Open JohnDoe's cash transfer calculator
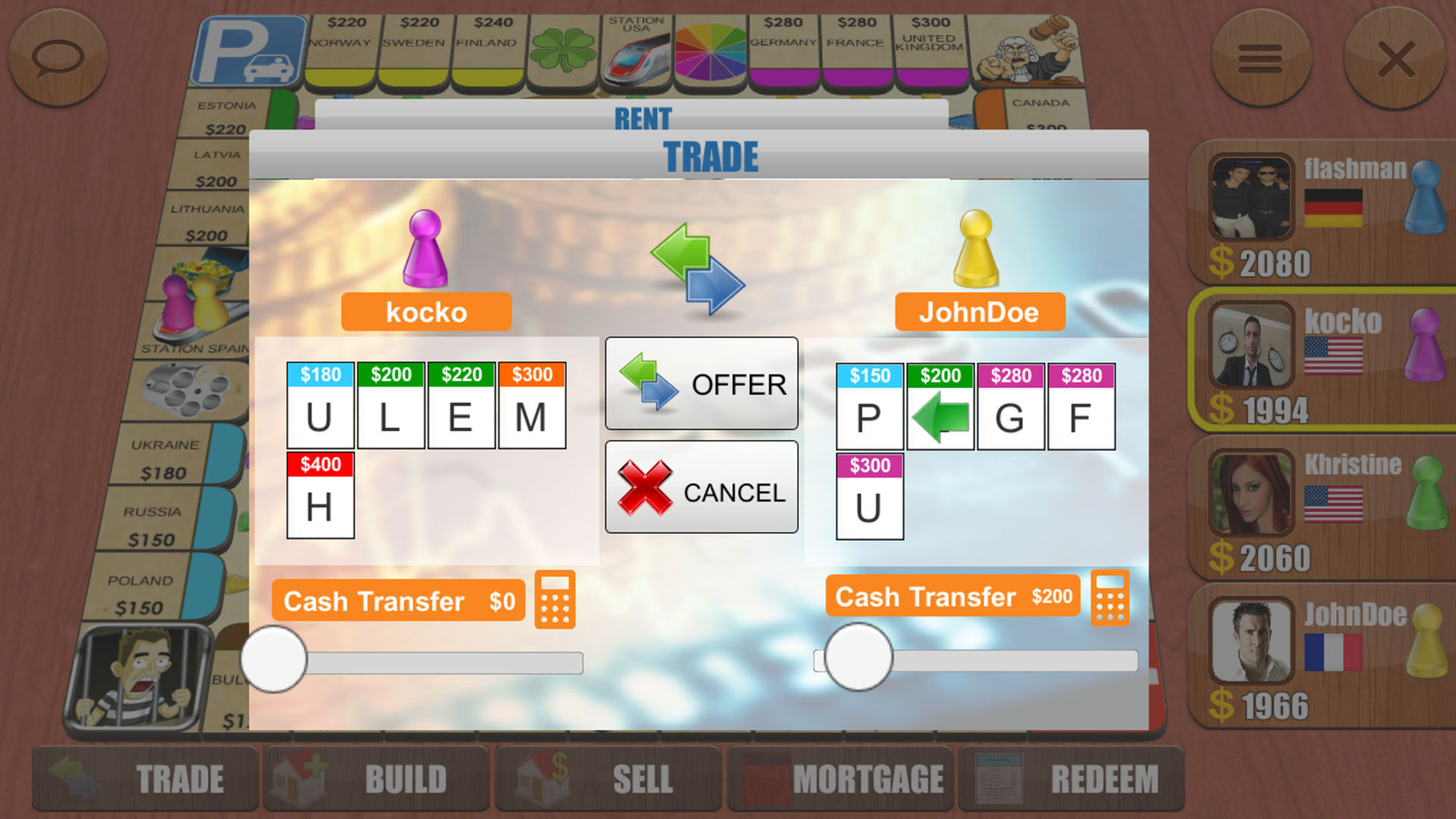Image resolution: width=1456 pixels, height=819 pixels. click(1109, 598)
